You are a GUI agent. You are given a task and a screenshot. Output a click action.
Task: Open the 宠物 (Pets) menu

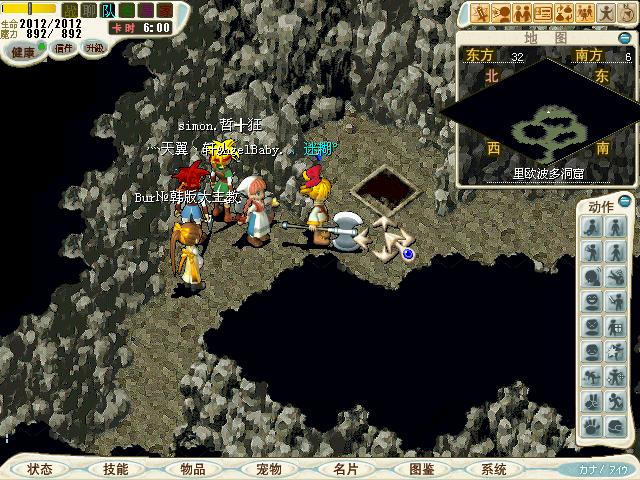pyautogui.click(x=268, y=468)
